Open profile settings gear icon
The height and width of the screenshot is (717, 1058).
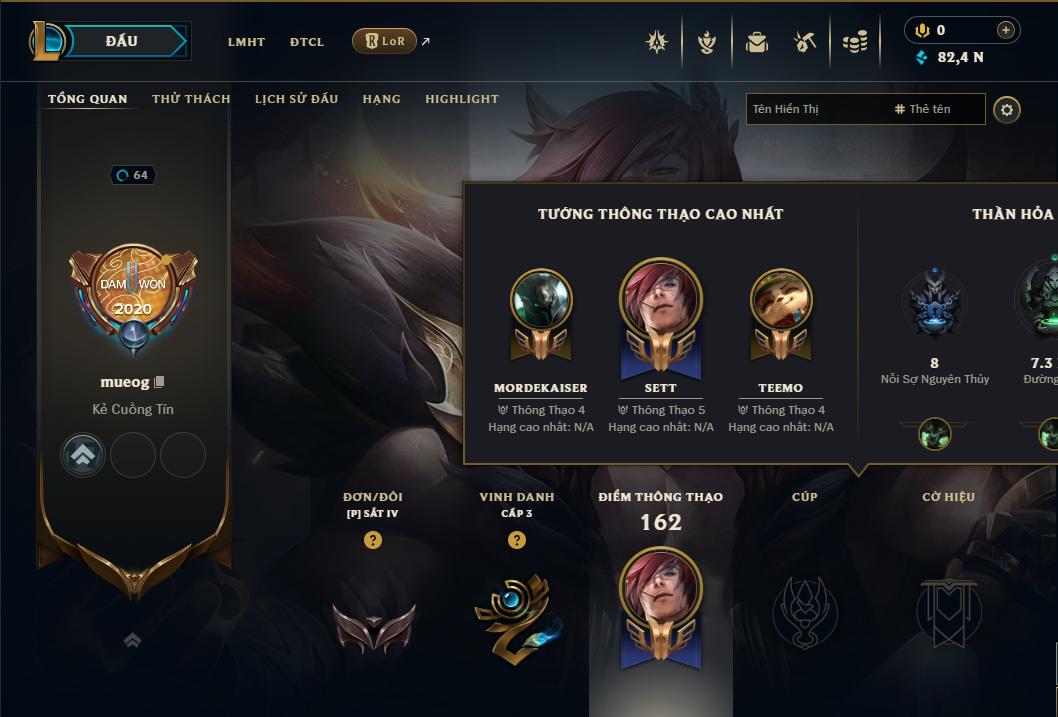click(x=1007, y=109)
